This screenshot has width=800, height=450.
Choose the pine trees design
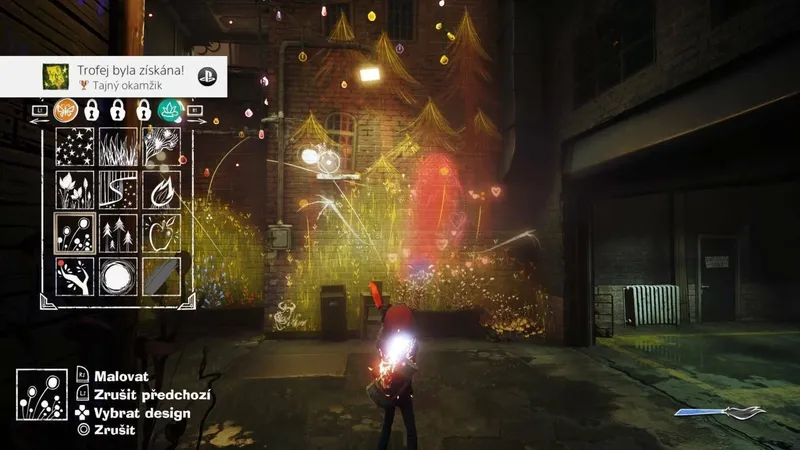point(117,233)
